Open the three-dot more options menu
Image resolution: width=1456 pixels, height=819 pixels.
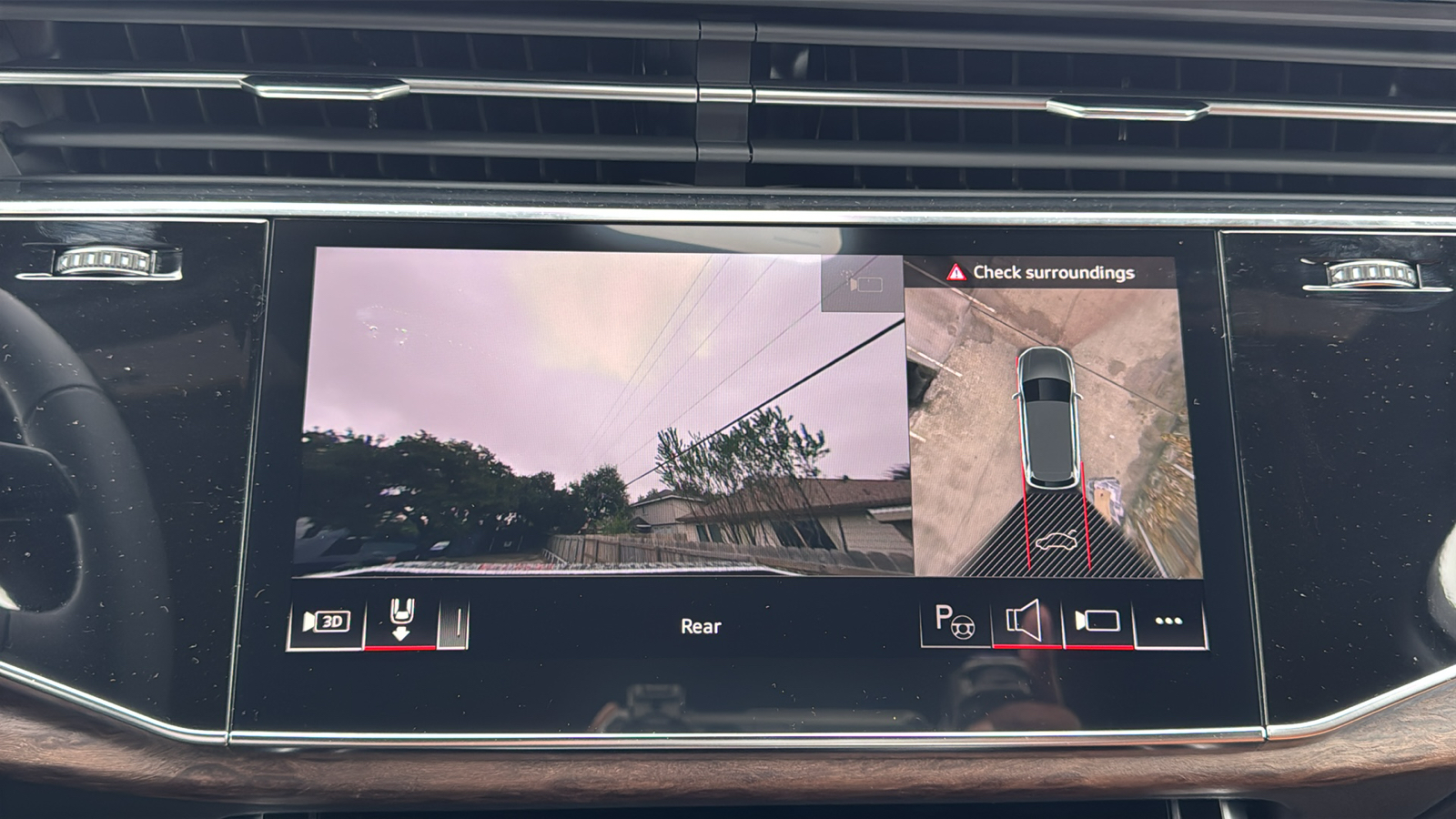pos(1168,622)
